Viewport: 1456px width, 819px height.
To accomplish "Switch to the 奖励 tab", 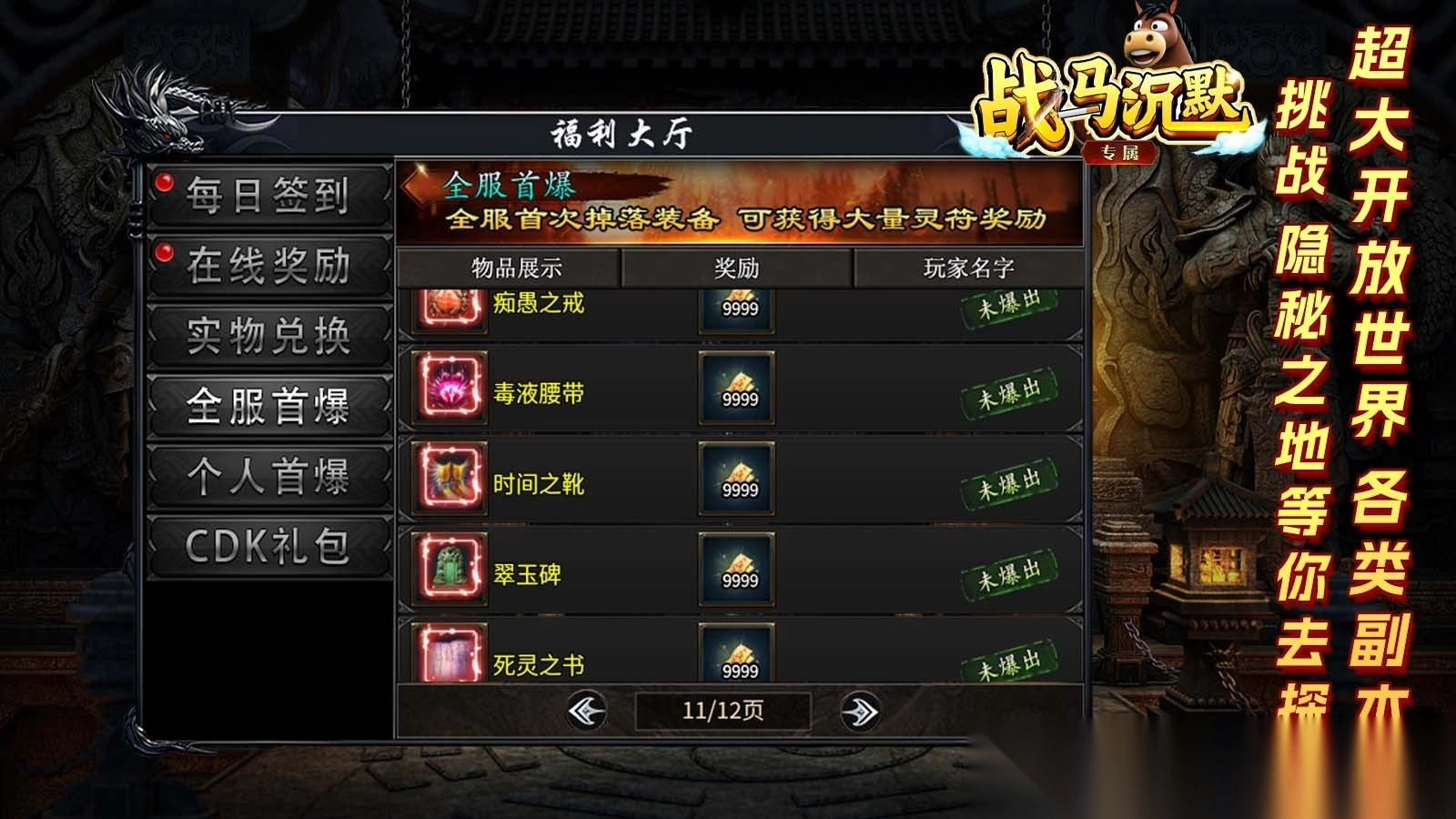I will [735, 266].
